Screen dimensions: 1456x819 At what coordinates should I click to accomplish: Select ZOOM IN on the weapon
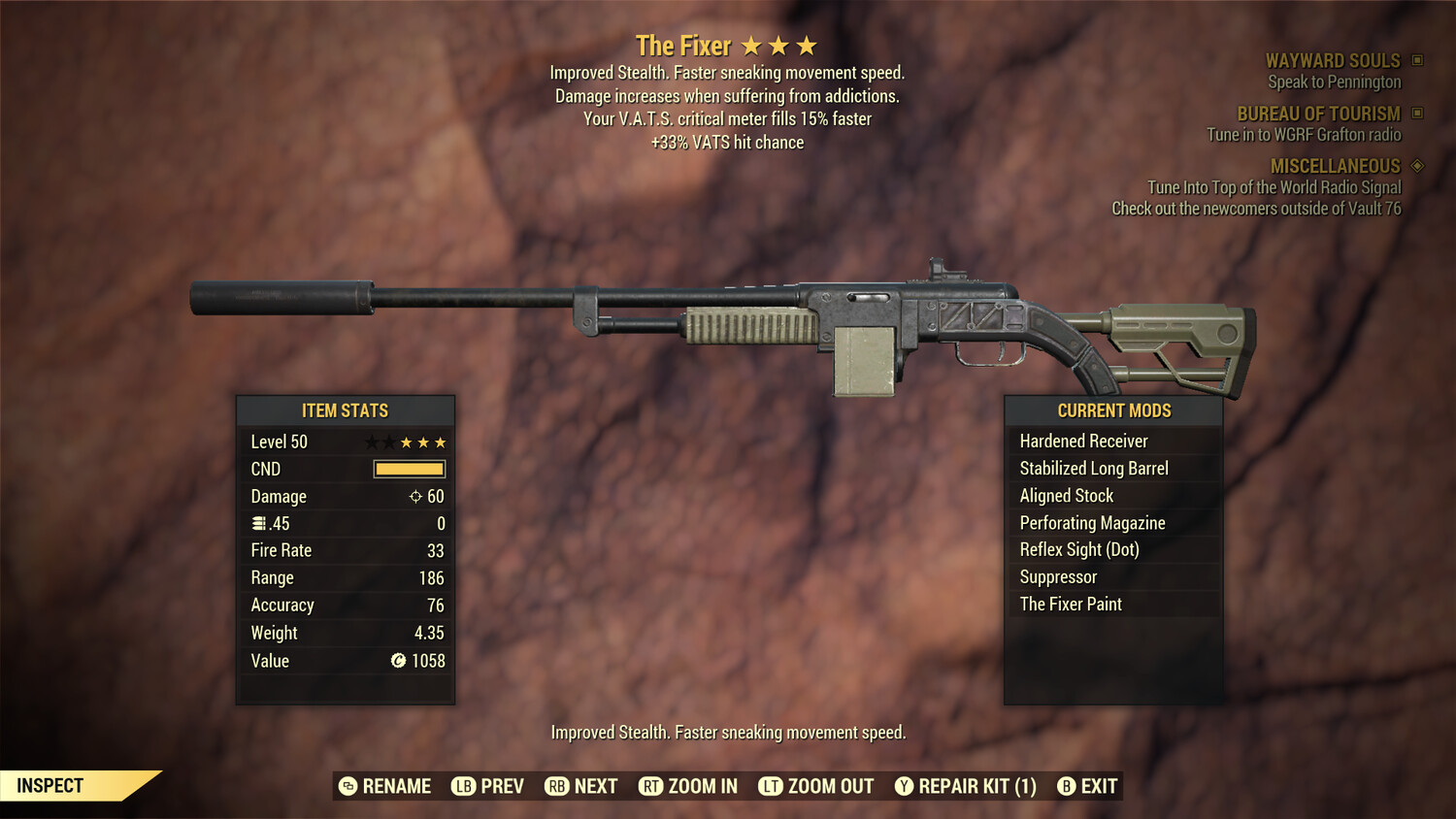coord(688,786)
